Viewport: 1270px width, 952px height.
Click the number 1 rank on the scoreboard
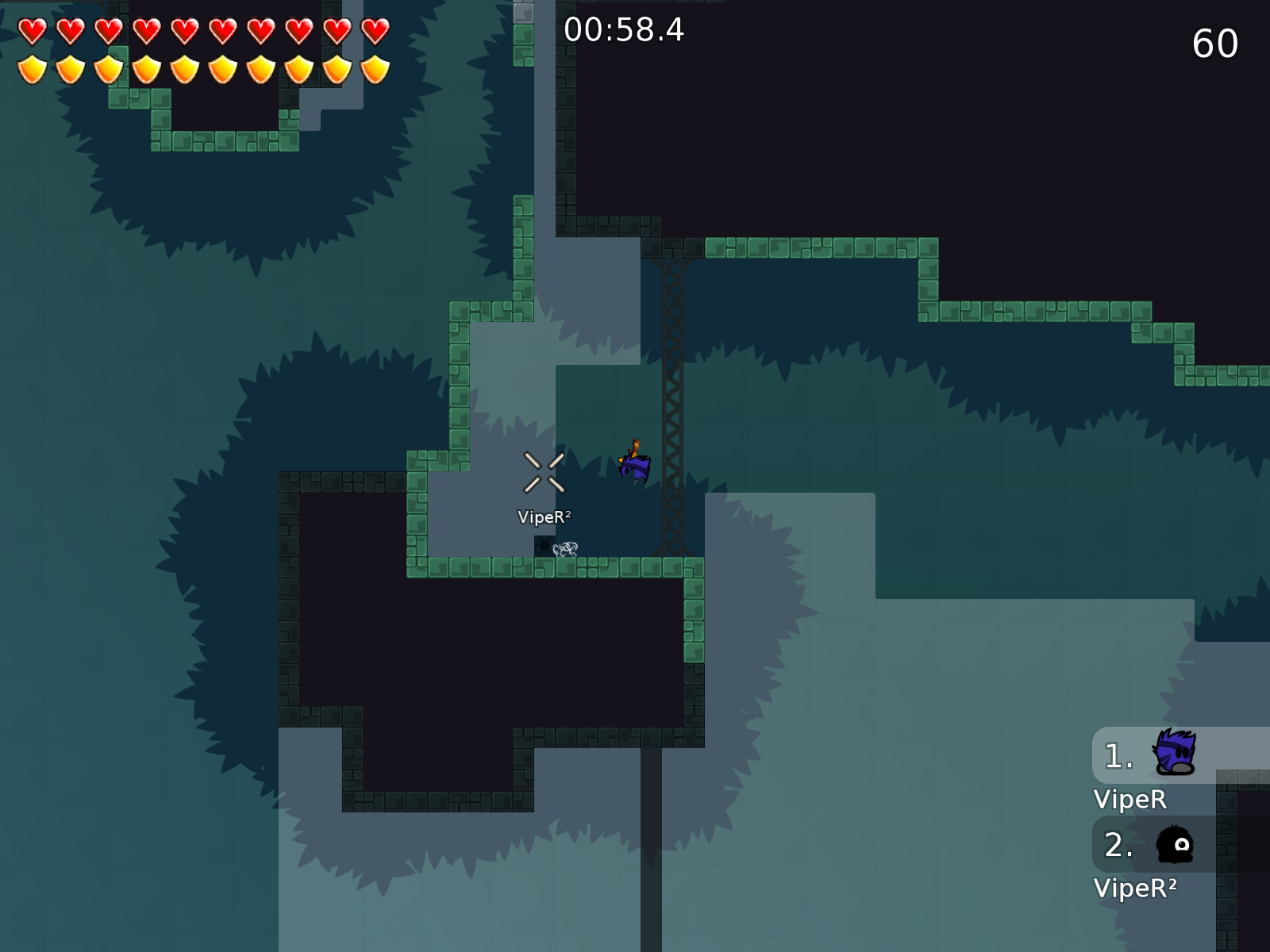pyautogui.click(x=1118, y=756)
